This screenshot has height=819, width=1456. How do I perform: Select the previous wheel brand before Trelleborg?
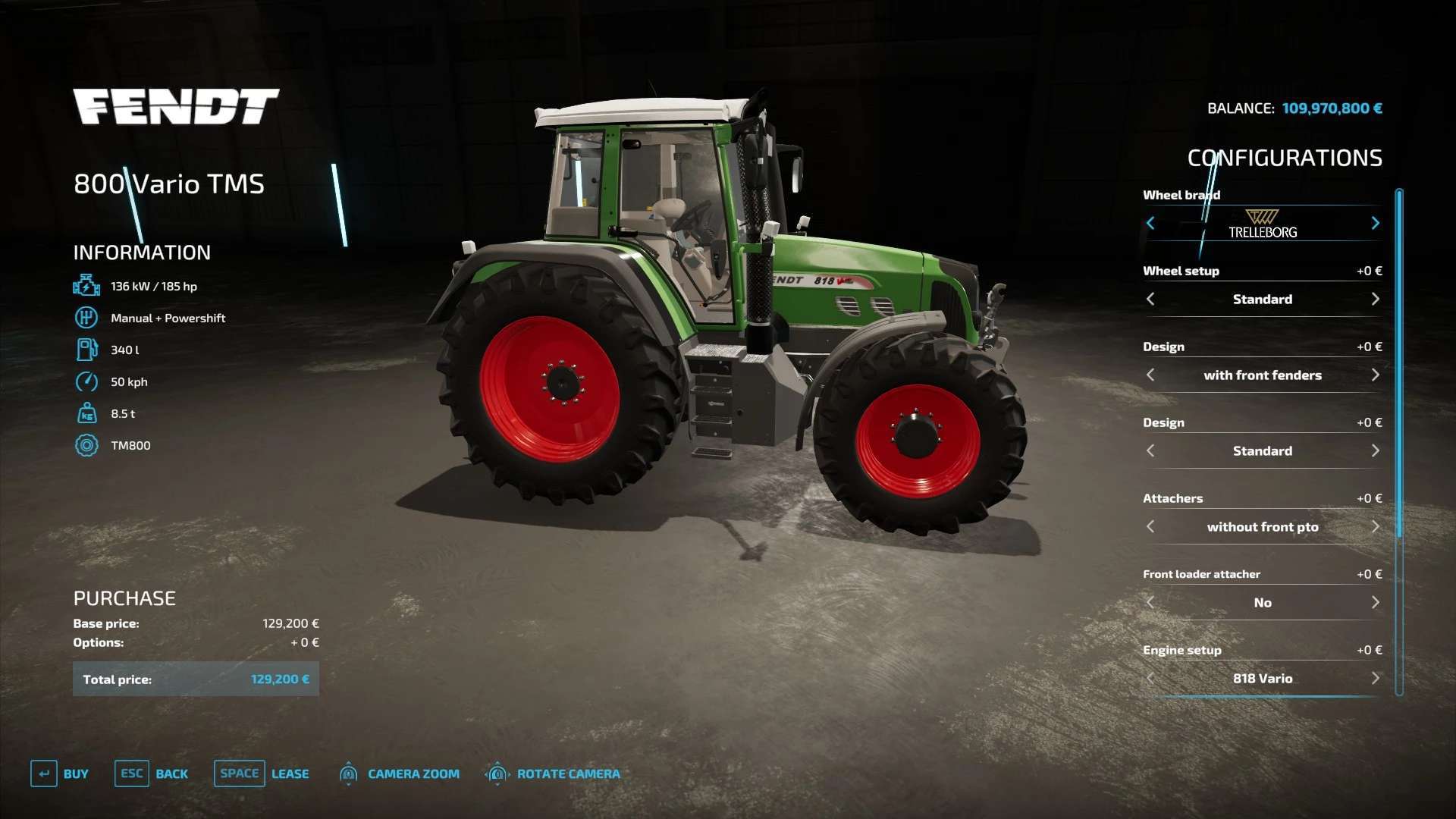[x=1150, y=223]
